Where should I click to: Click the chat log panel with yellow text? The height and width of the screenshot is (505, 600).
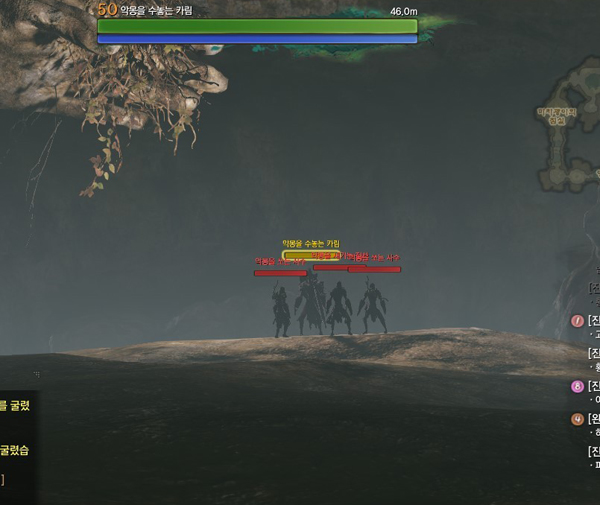[17, 440]
